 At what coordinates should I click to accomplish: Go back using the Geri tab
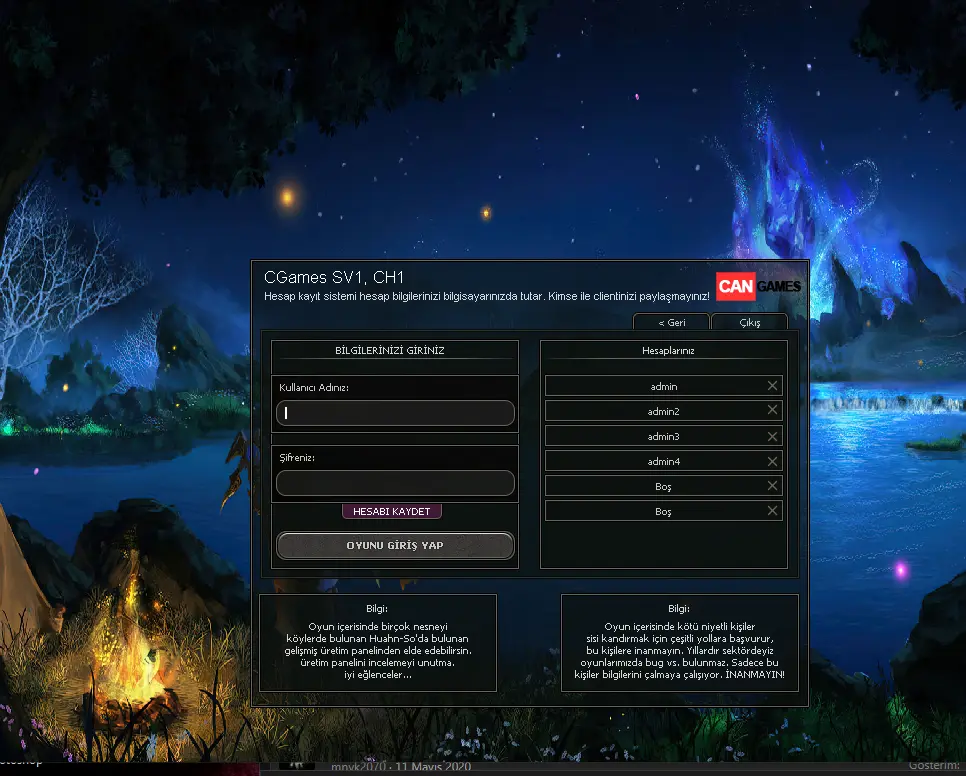(671, 323)
